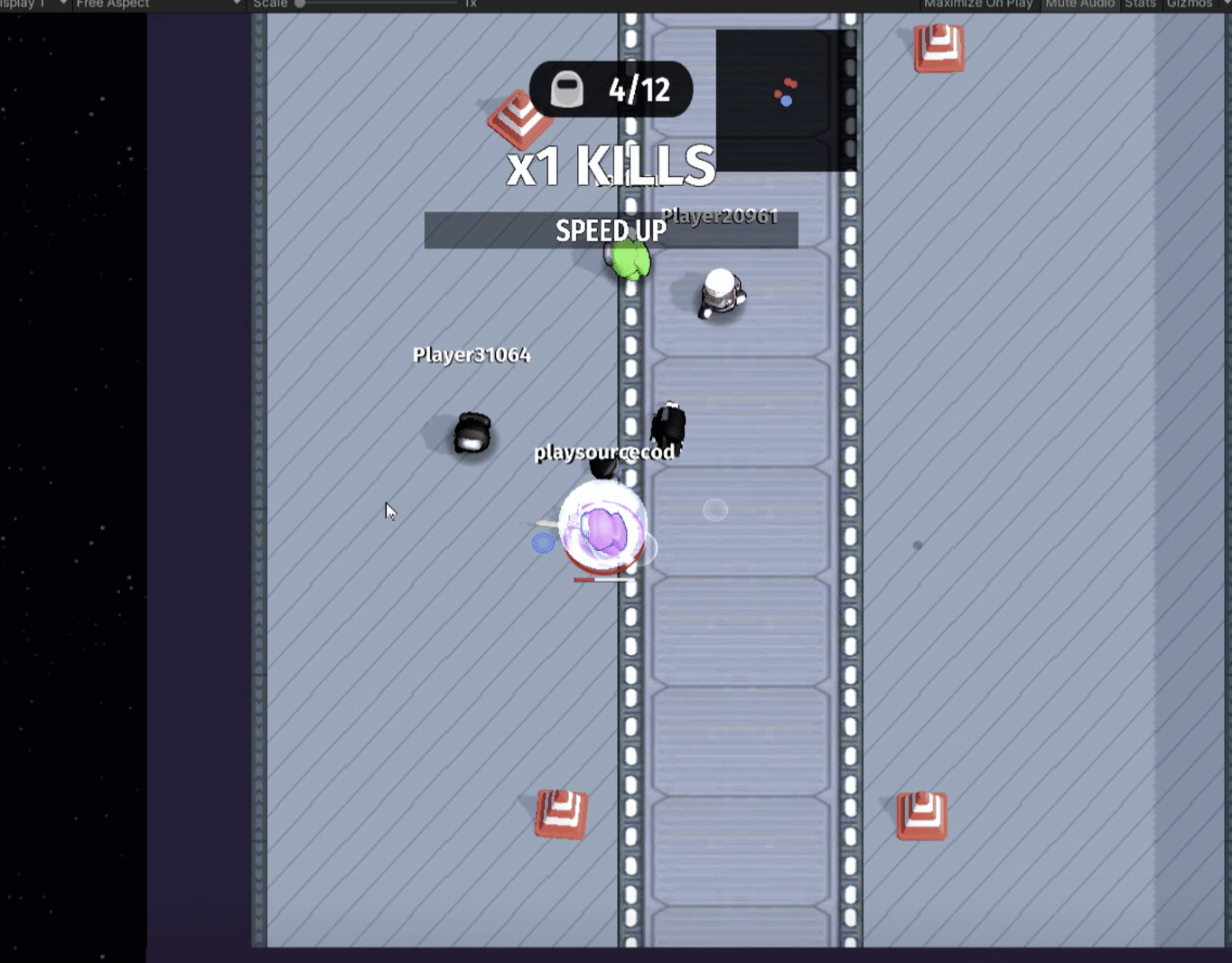The width and height of the screenshot is (1232, 963).
Task: Select the green crewmate below the SPEED UP banner
Action: (x=629, y=261)
